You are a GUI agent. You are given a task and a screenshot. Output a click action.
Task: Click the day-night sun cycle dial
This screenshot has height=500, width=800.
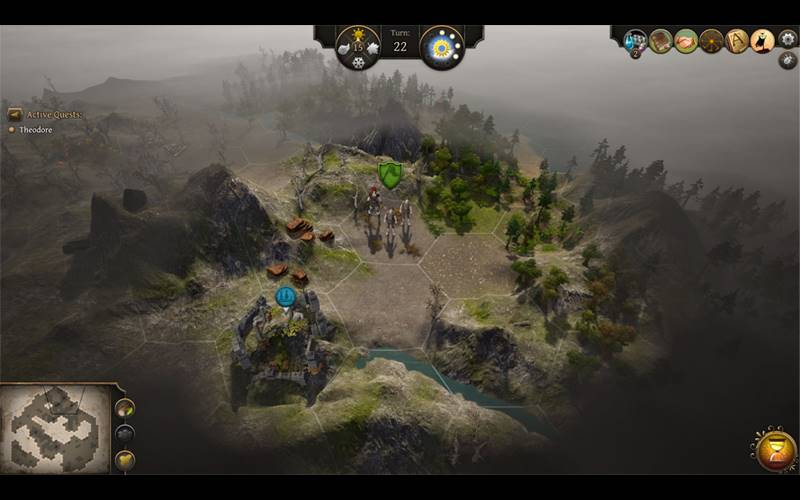click(x=441, y=47)
